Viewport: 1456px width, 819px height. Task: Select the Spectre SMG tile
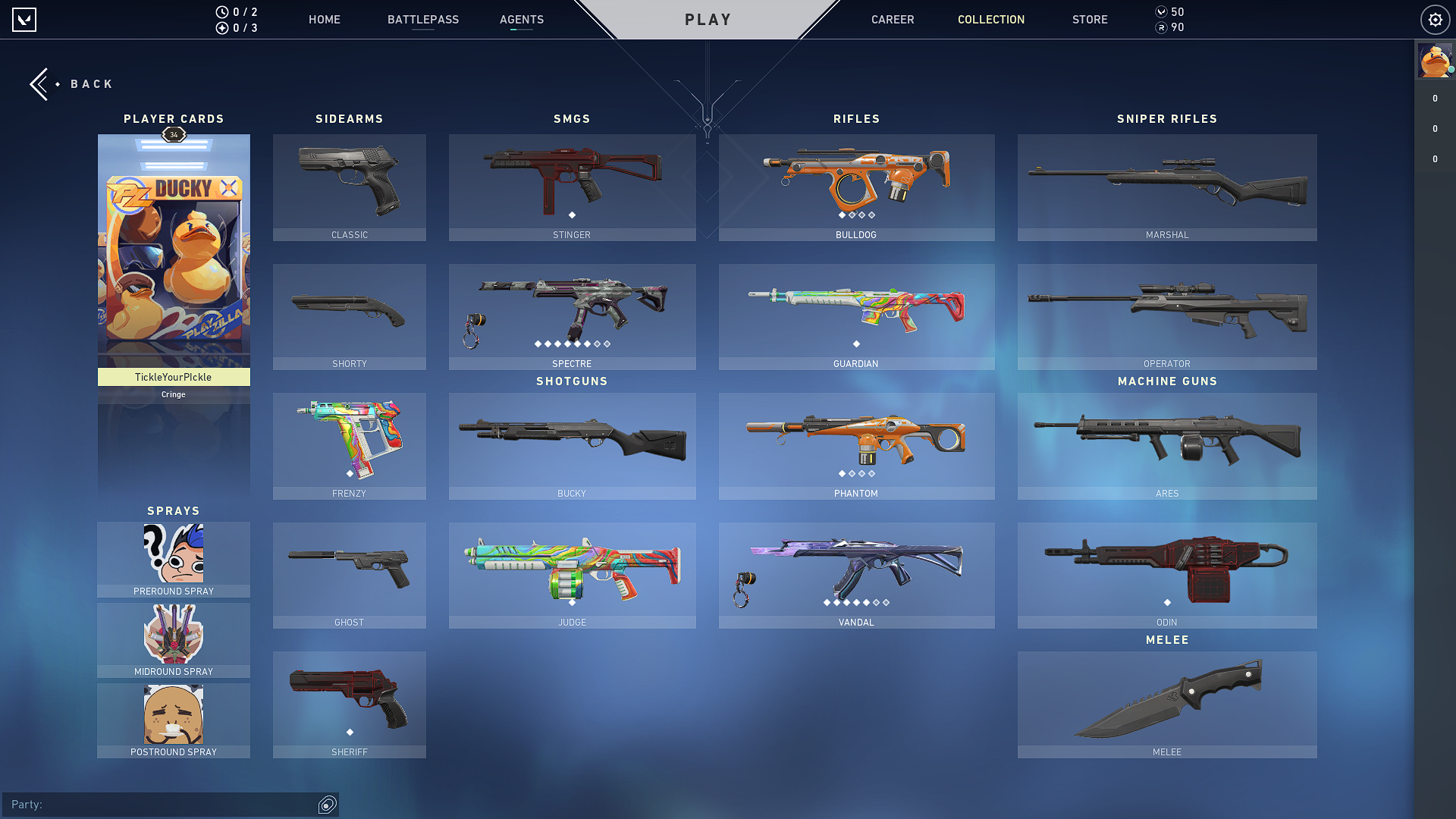(x=572, y=317)
